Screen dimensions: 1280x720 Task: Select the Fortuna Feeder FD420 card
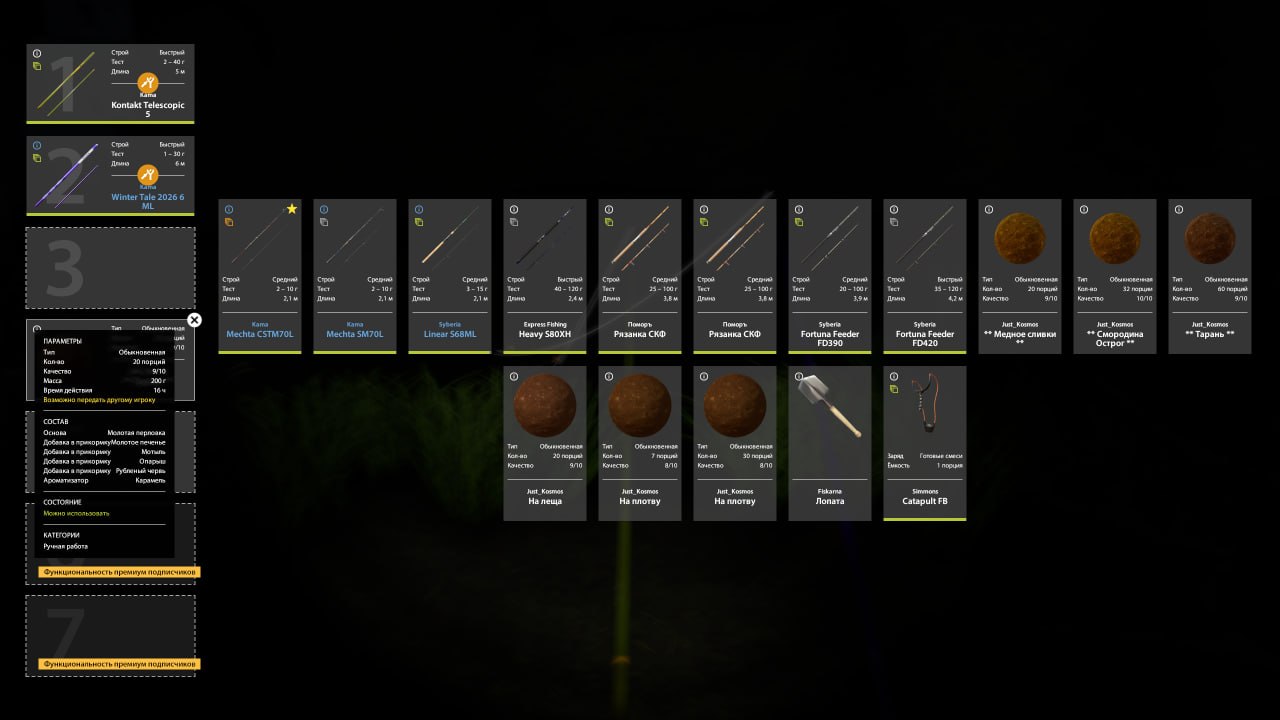925,275
